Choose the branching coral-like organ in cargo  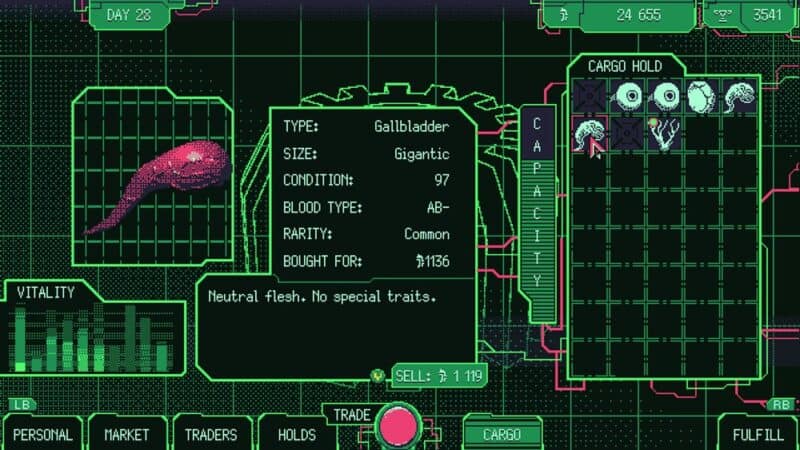click(664, 134)
